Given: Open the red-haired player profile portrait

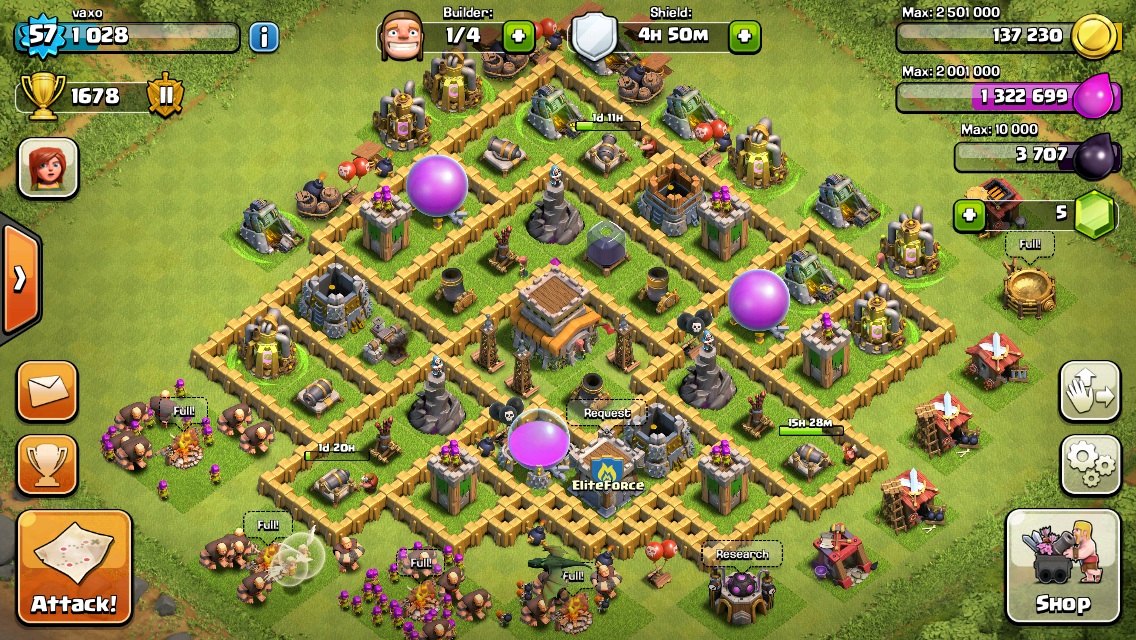Looking at the screenshot, I should pos(48,167).
